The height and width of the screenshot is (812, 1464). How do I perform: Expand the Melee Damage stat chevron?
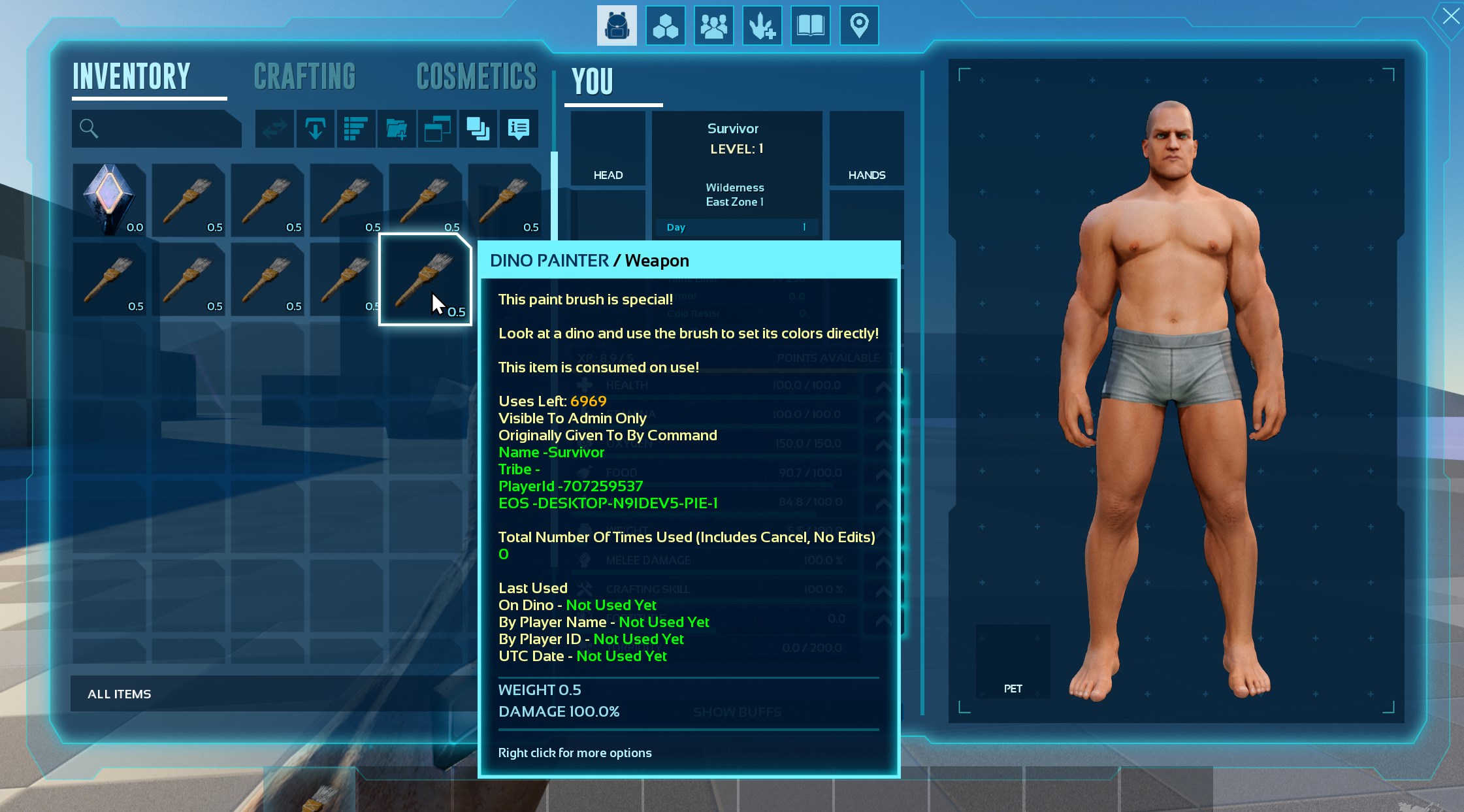(x=883, y=560)
